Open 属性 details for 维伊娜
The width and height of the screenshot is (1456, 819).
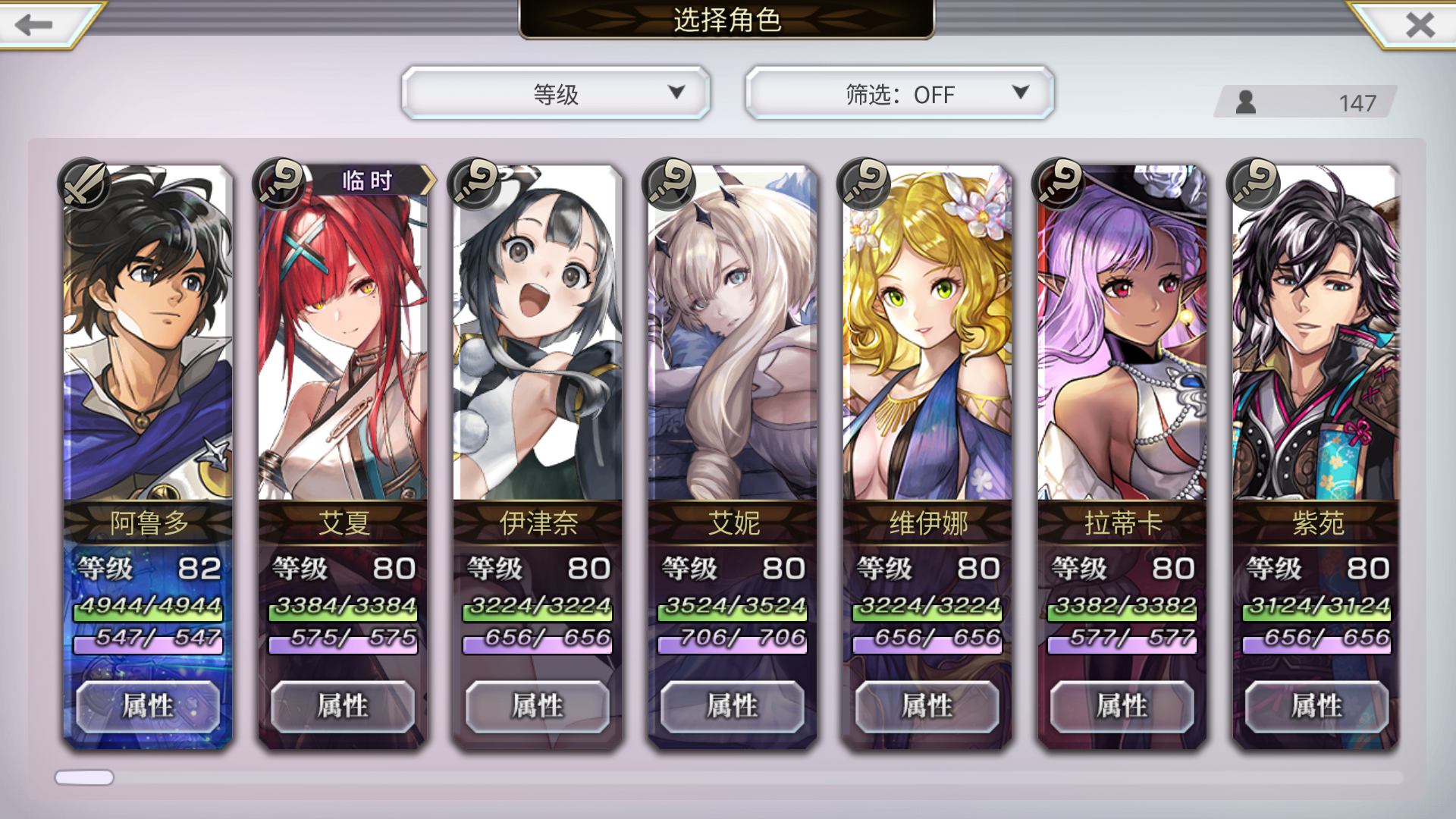pyautogui.click(x=927, y=705)
